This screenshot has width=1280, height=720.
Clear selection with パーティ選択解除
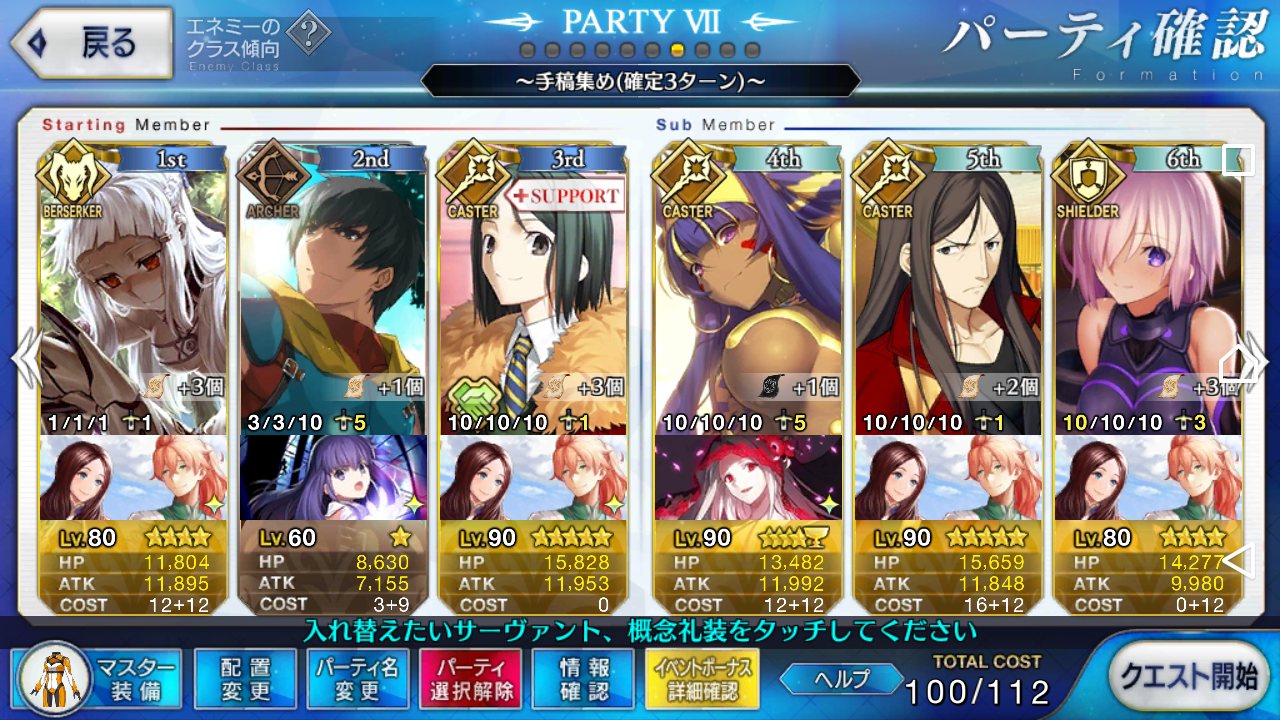[470, 679]
